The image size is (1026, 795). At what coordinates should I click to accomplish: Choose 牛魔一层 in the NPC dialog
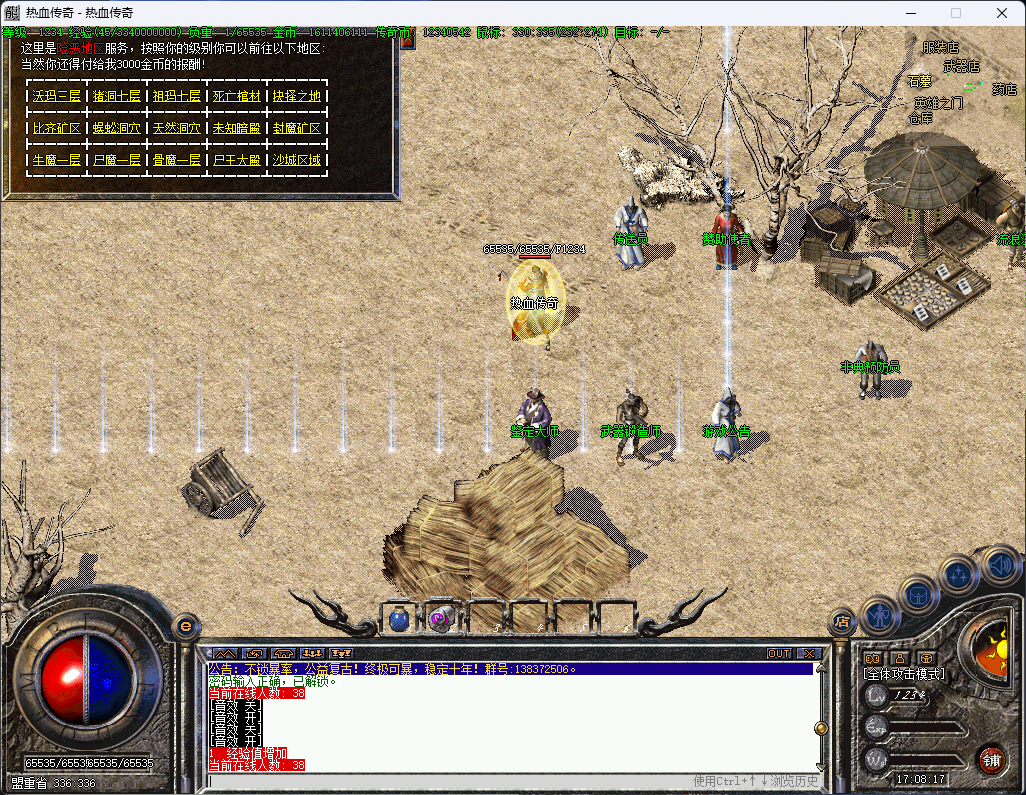click(x=56, y=160)
